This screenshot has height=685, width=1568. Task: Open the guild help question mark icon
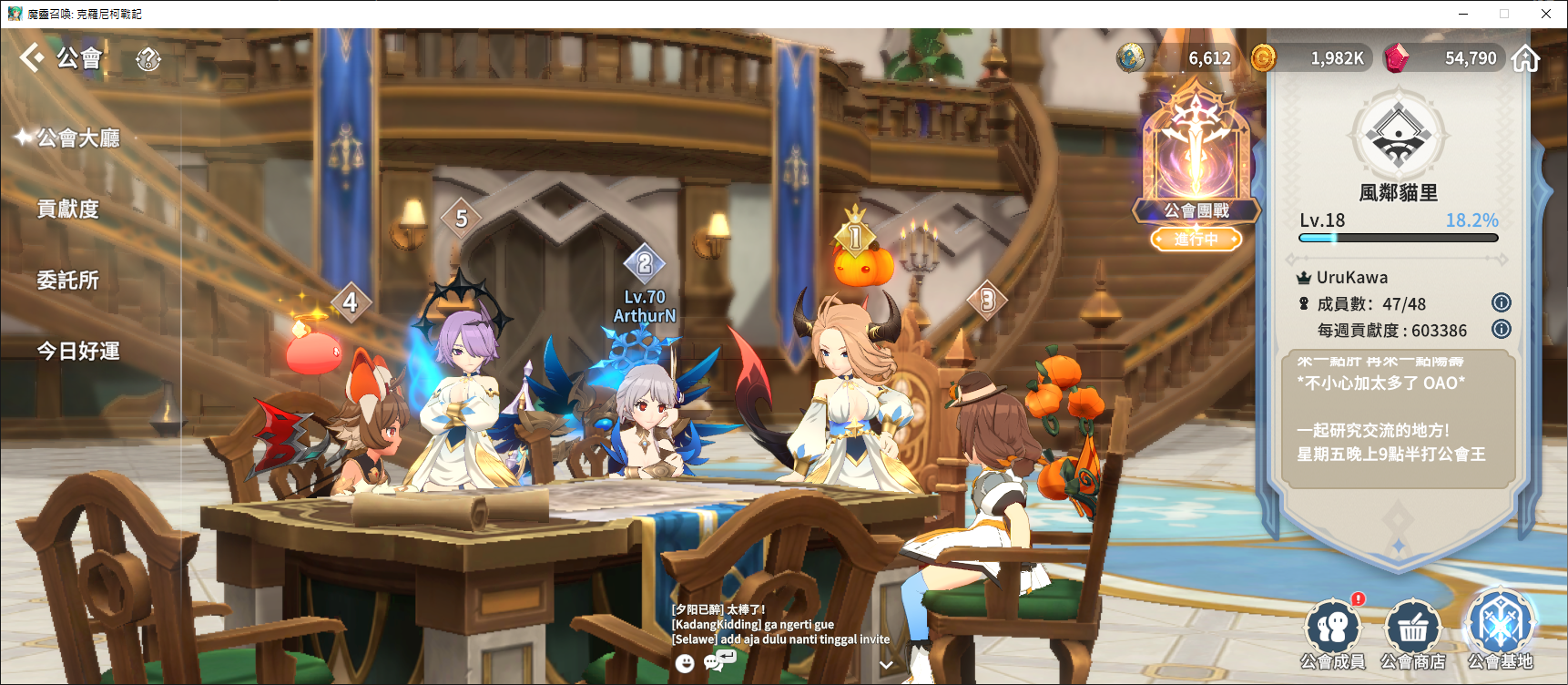point(148,59)
